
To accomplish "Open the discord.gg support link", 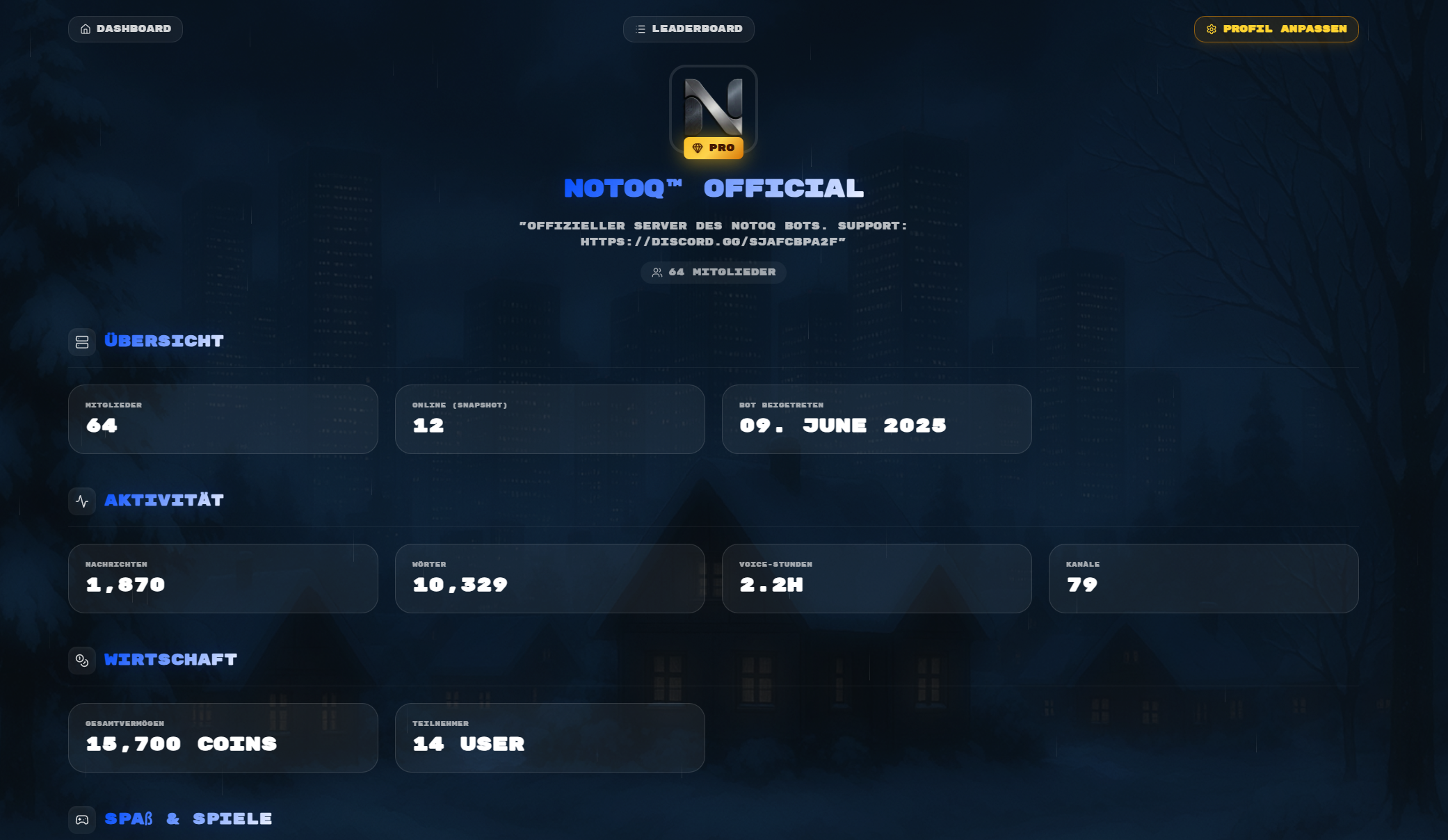I will tap(712, 242).
